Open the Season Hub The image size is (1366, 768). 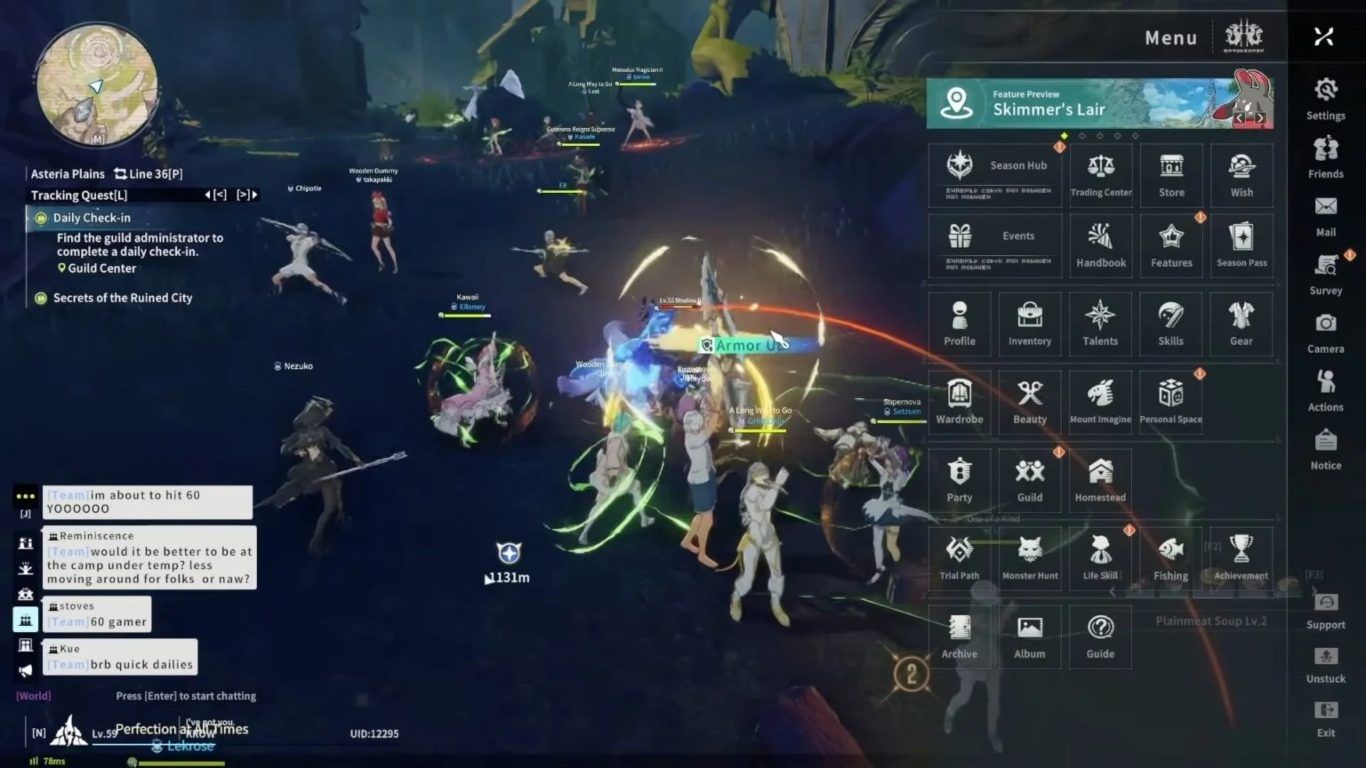click(x=995, y=176)
